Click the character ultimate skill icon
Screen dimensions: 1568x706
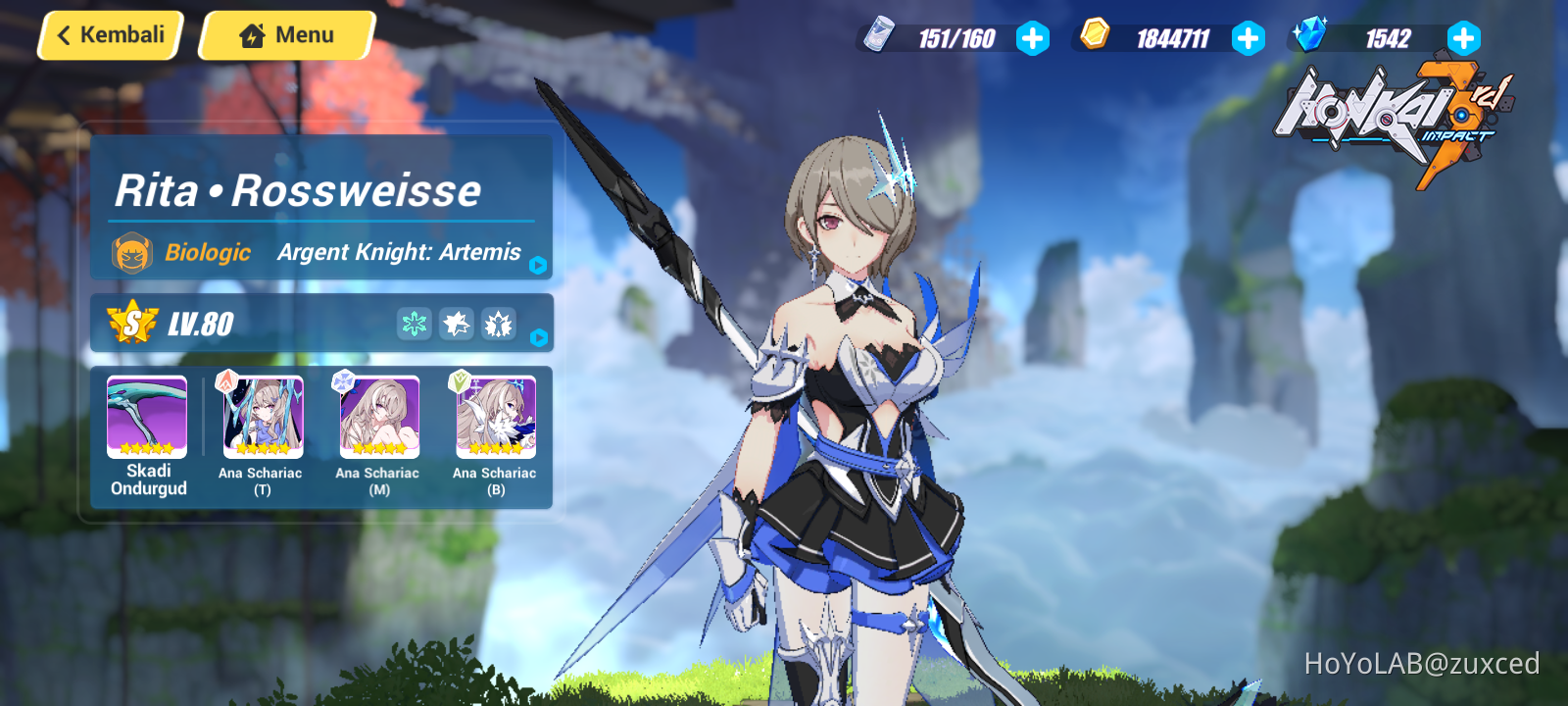coord(498,324)
